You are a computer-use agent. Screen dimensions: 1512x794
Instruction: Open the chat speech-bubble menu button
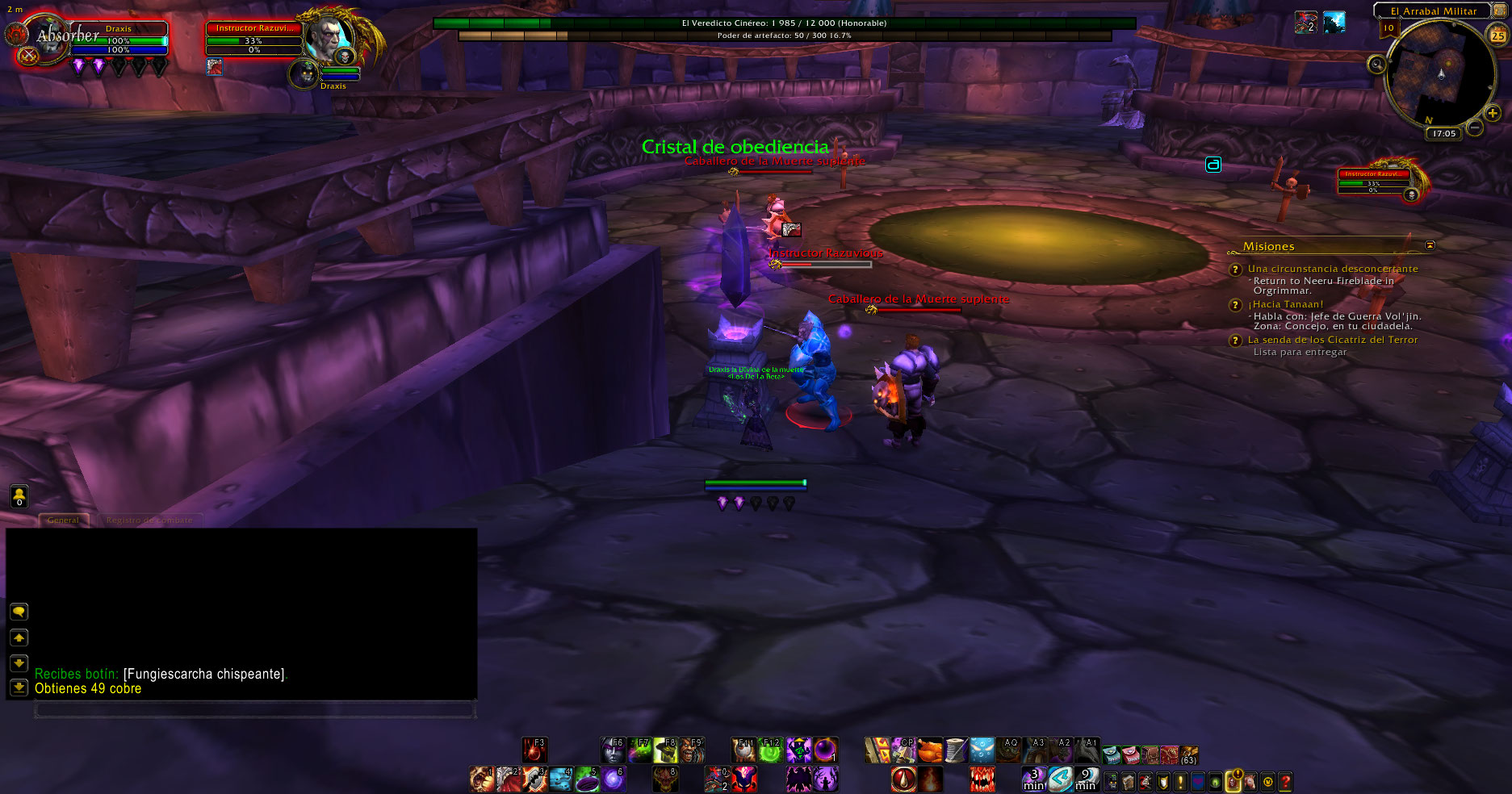tap(19, 612)
